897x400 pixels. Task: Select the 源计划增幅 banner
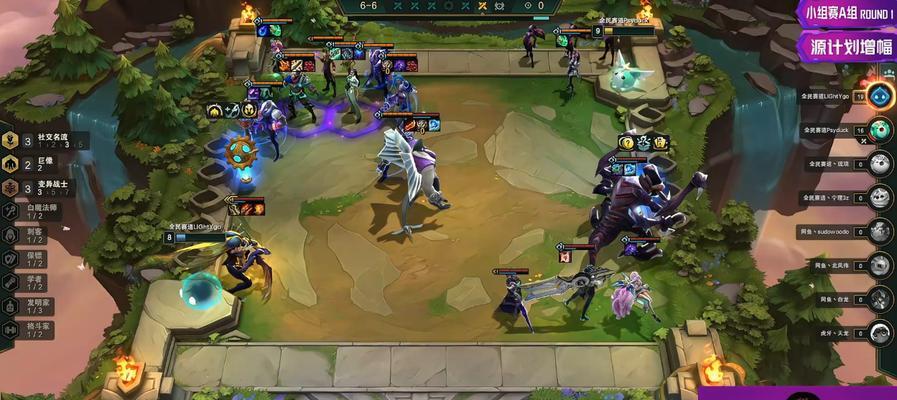coord(846,46)
